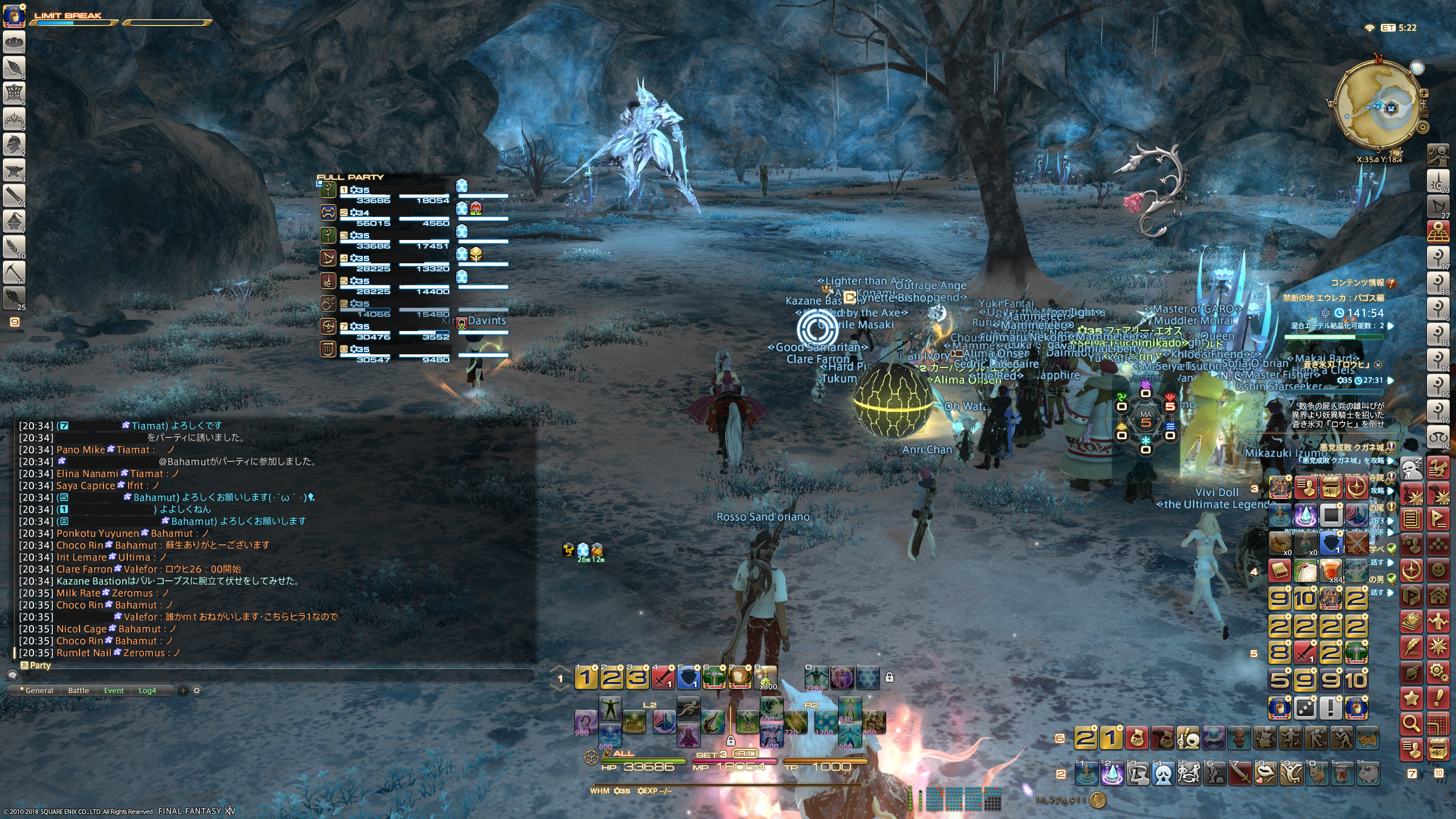The image size is (1456, 819).
Task: Open the gold star favorites icon
Action: [x=1411, y=698]
